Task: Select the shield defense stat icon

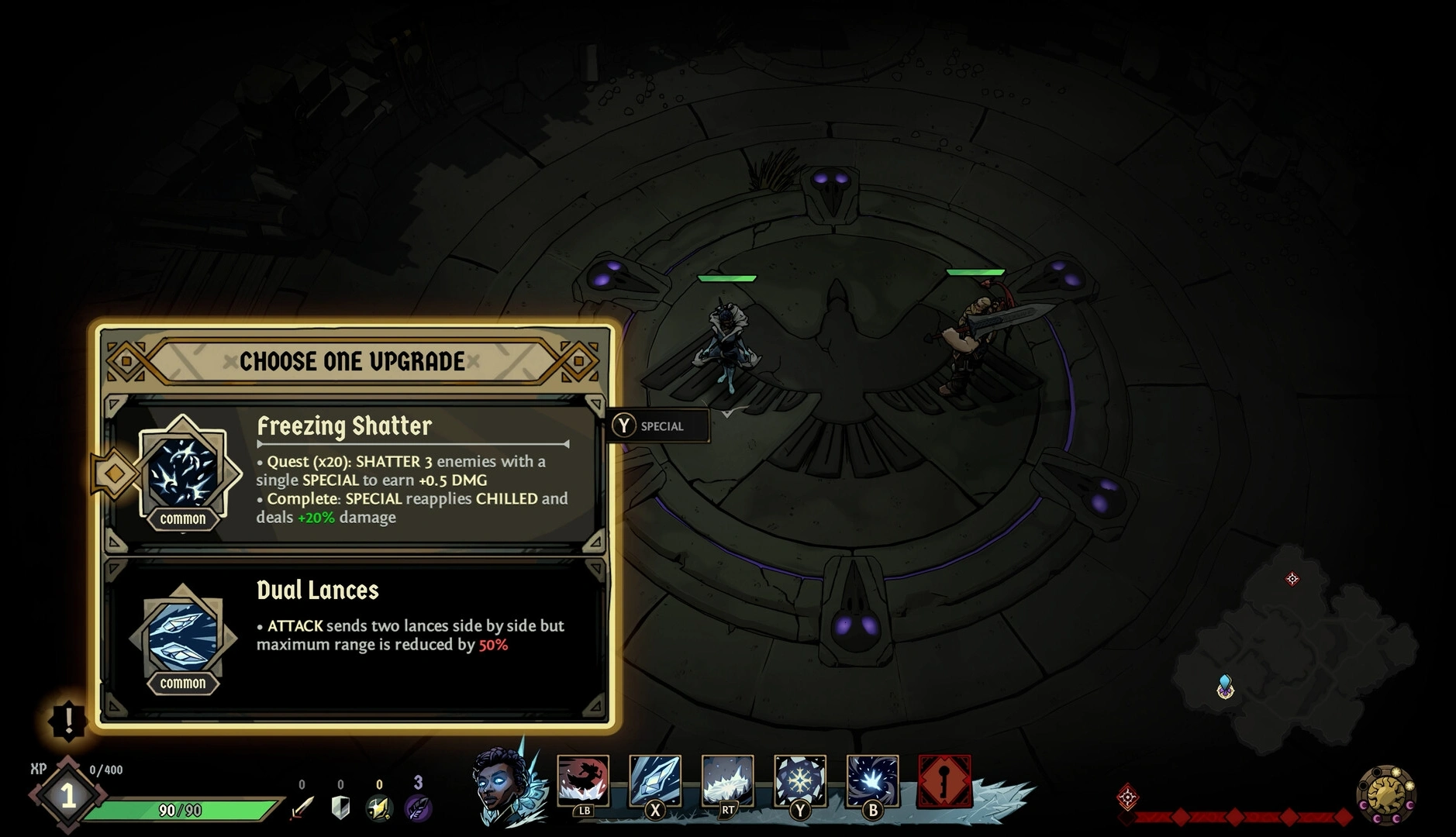Action: tap(340, 808)
